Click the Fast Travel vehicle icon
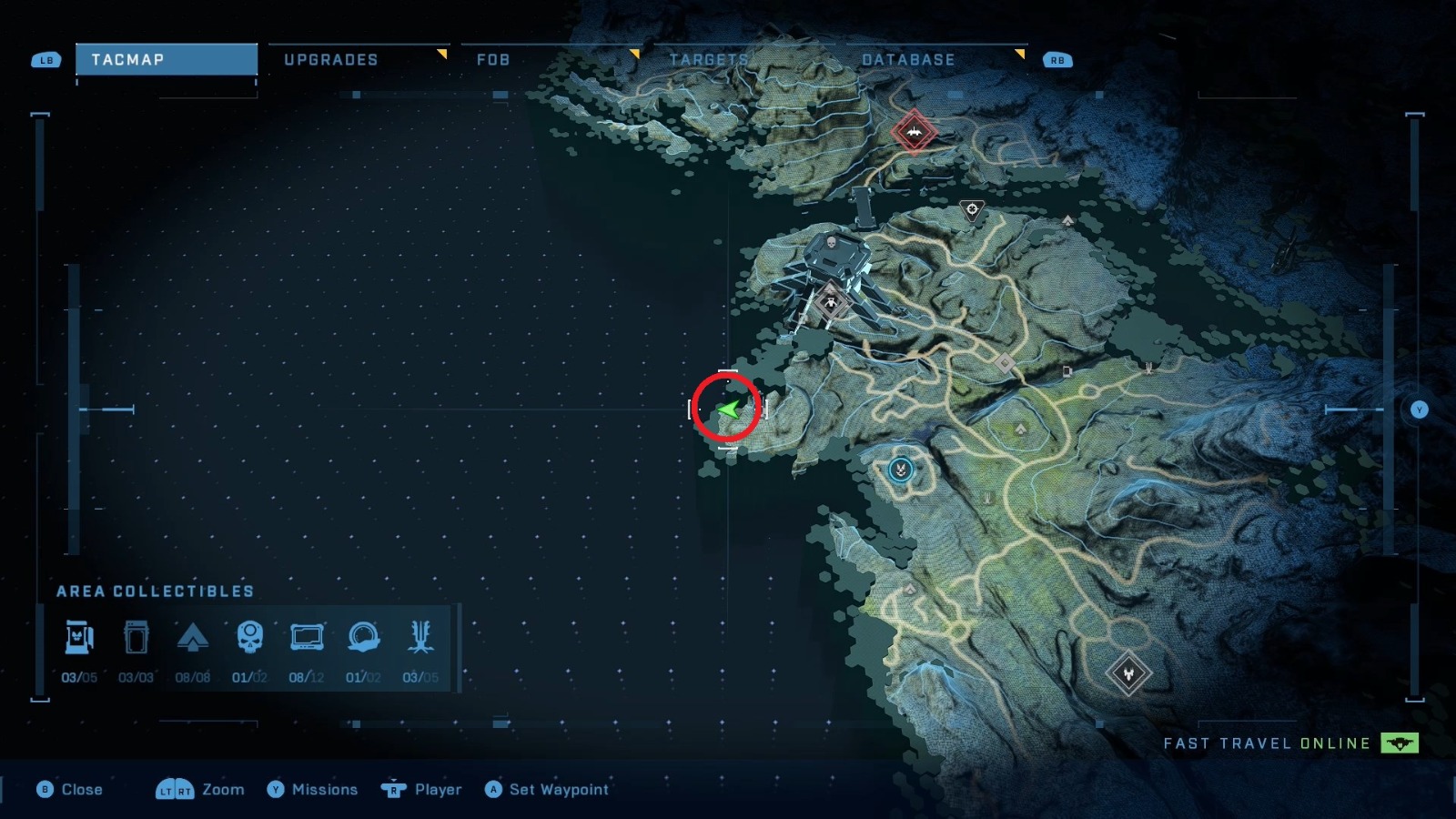1456x819 pixels. coord(1399,743)
